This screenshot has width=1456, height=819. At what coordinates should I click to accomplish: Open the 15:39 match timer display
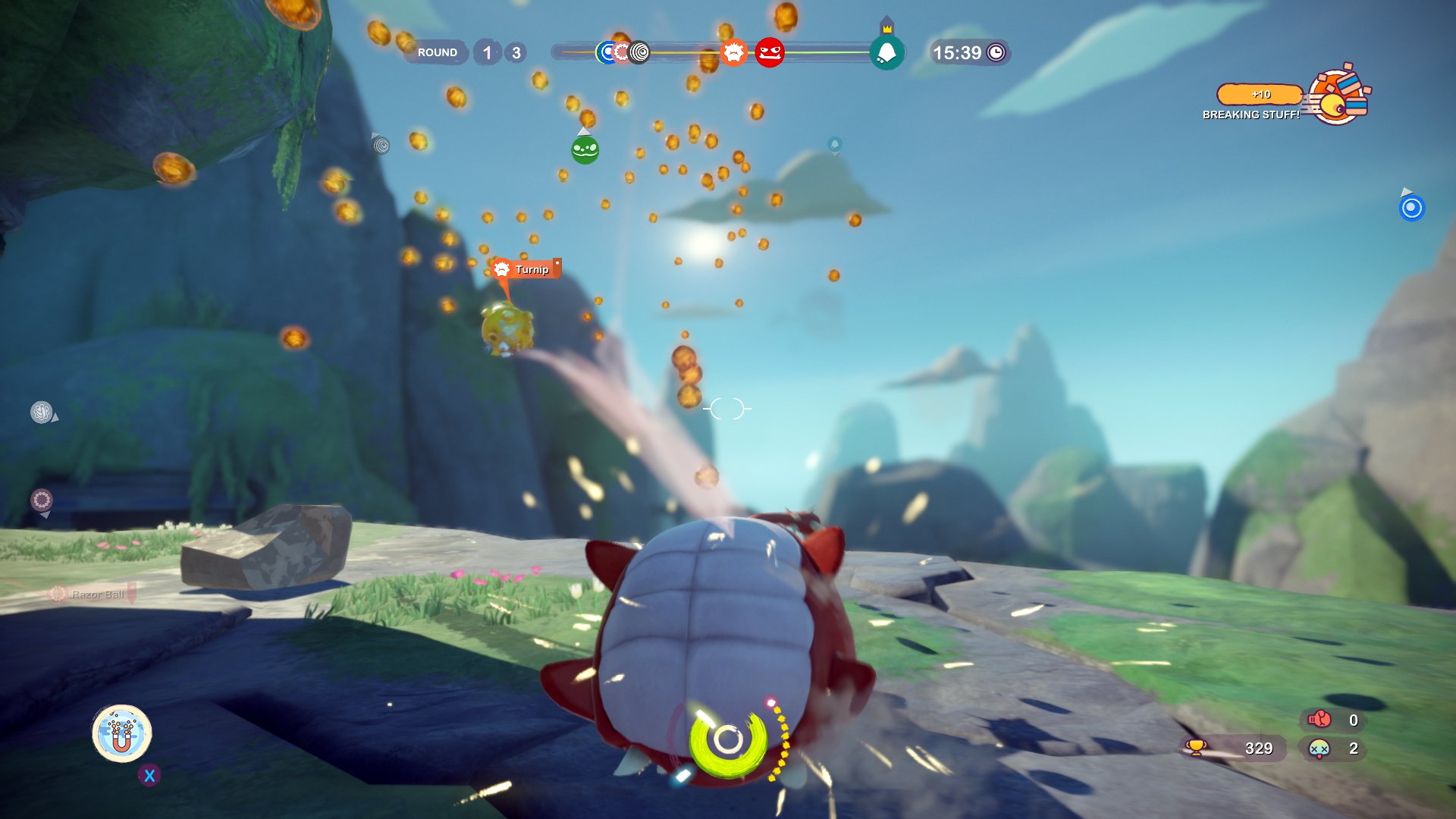(958, 52)
